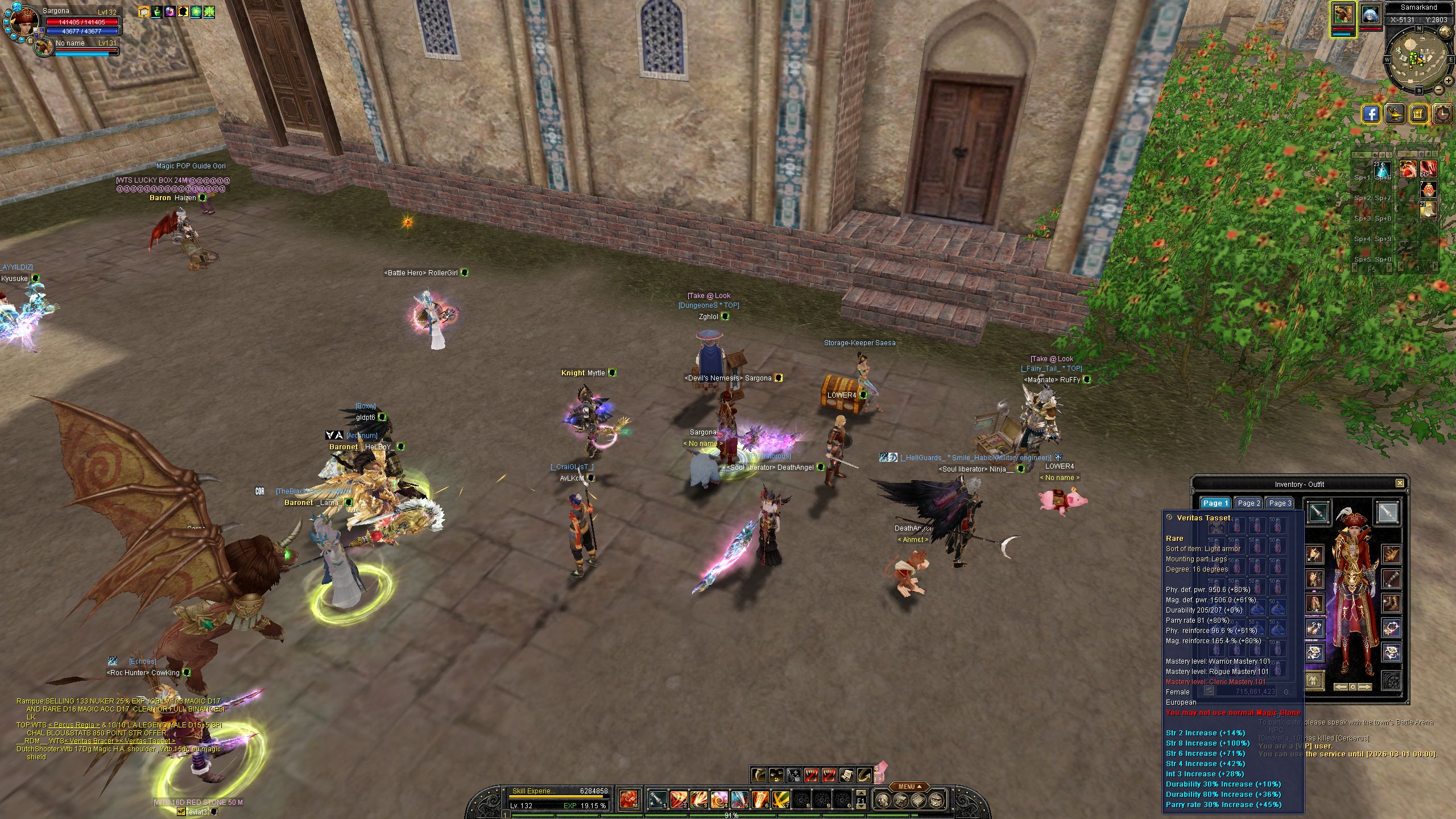
Task: Use the blue potion flask quickslot
Action: [x=1383, y=169]
